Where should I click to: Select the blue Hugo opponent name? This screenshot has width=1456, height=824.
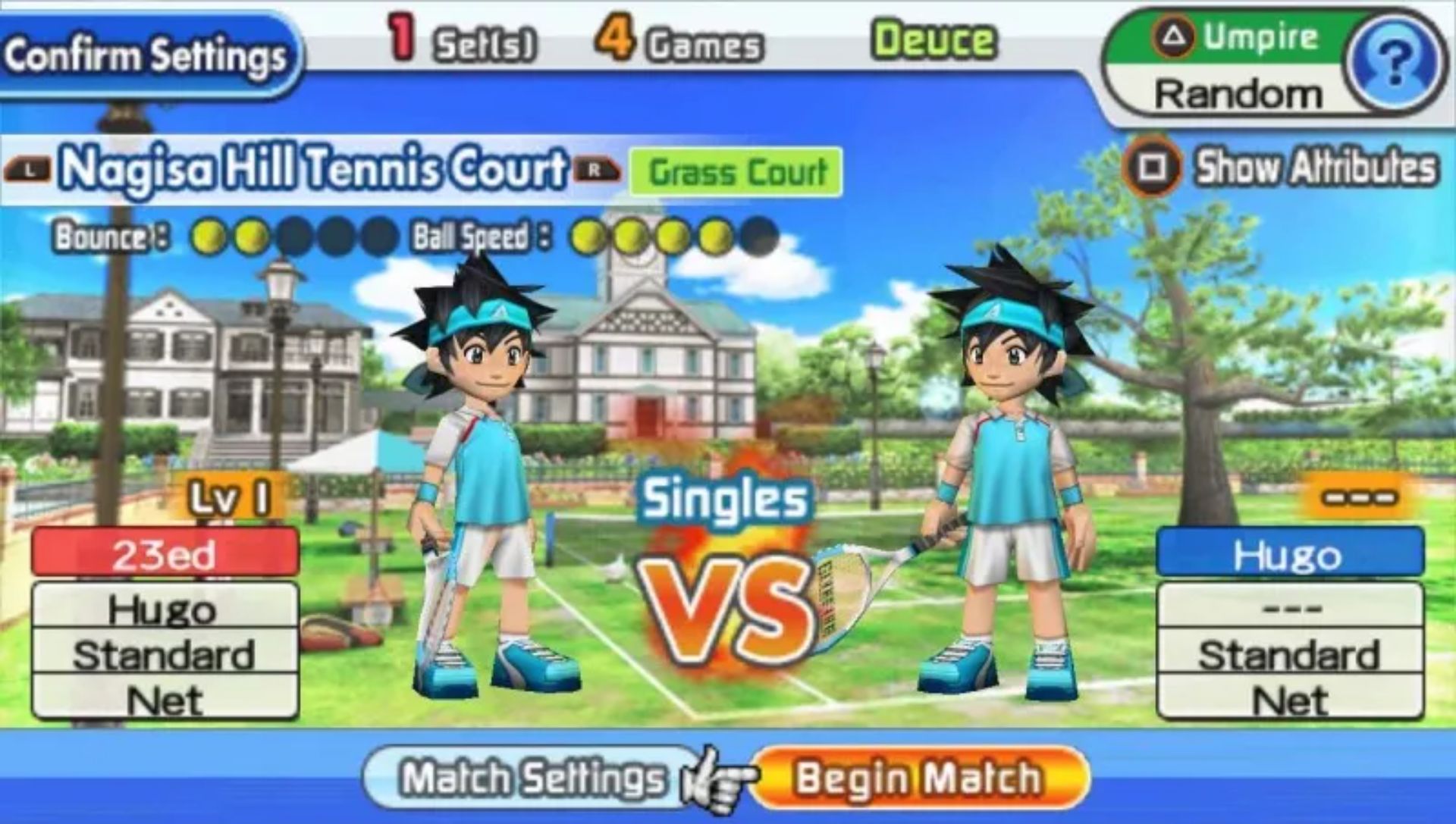click(1288, 553)
